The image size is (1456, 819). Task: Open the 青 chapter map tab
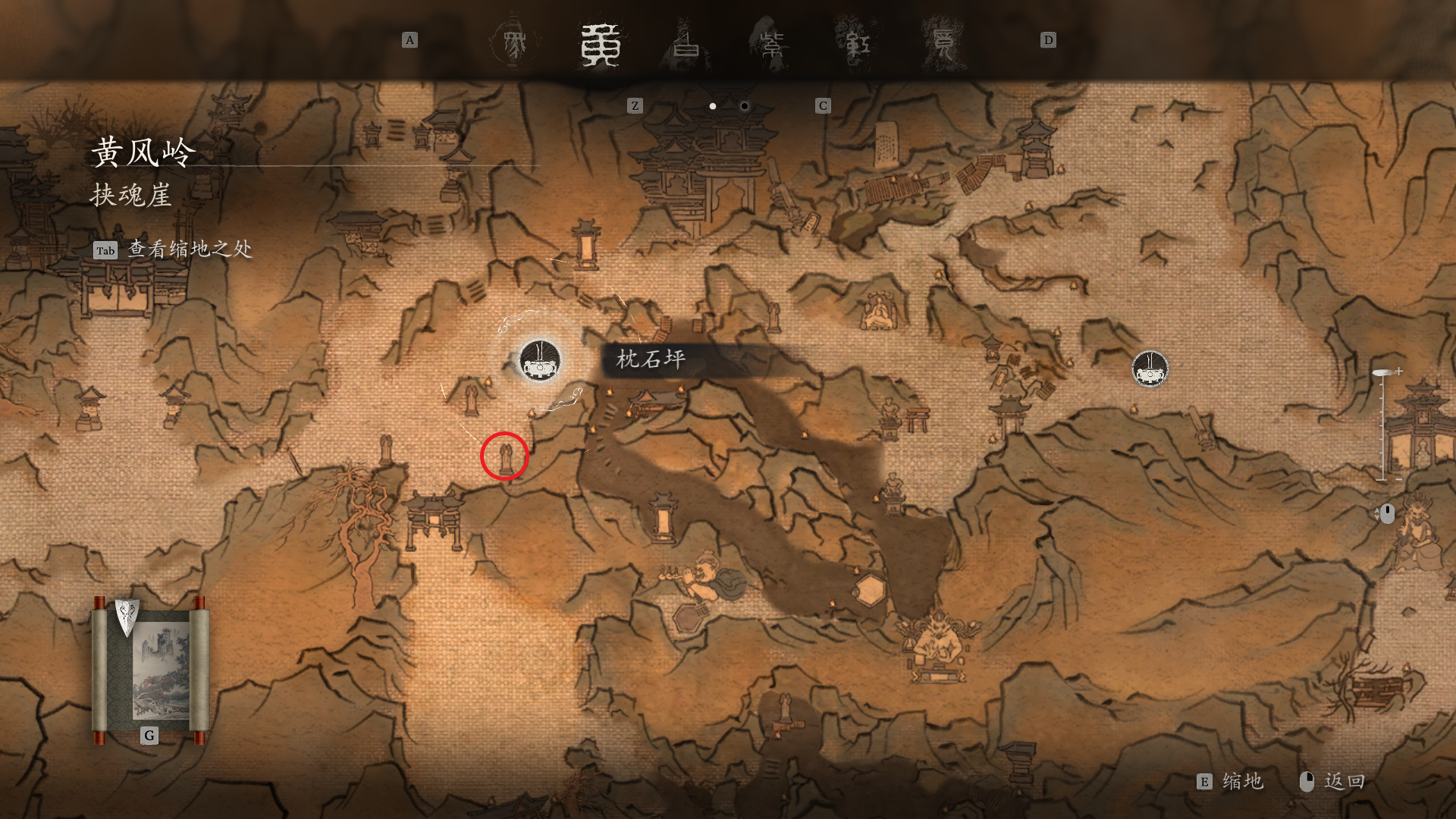(x=943, y=44)
